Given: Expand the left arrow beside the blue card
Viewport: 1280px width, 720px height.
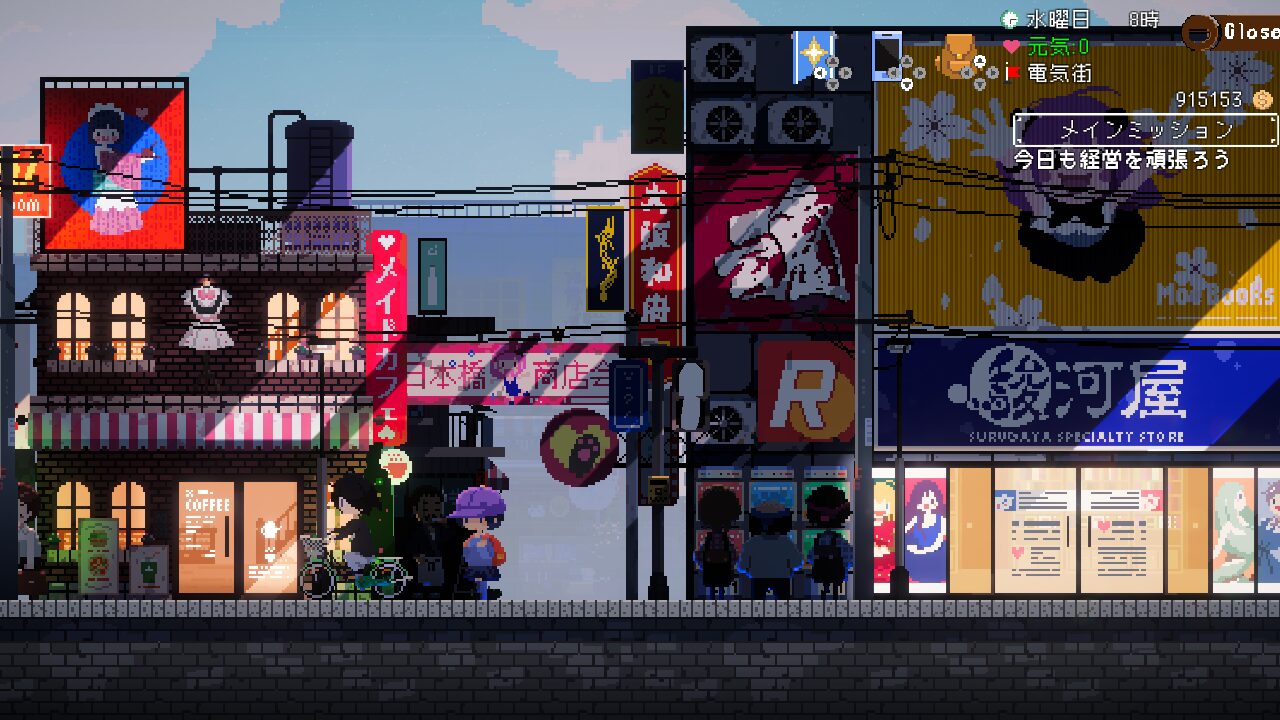Looking at the screenshot, I should 820,72.
